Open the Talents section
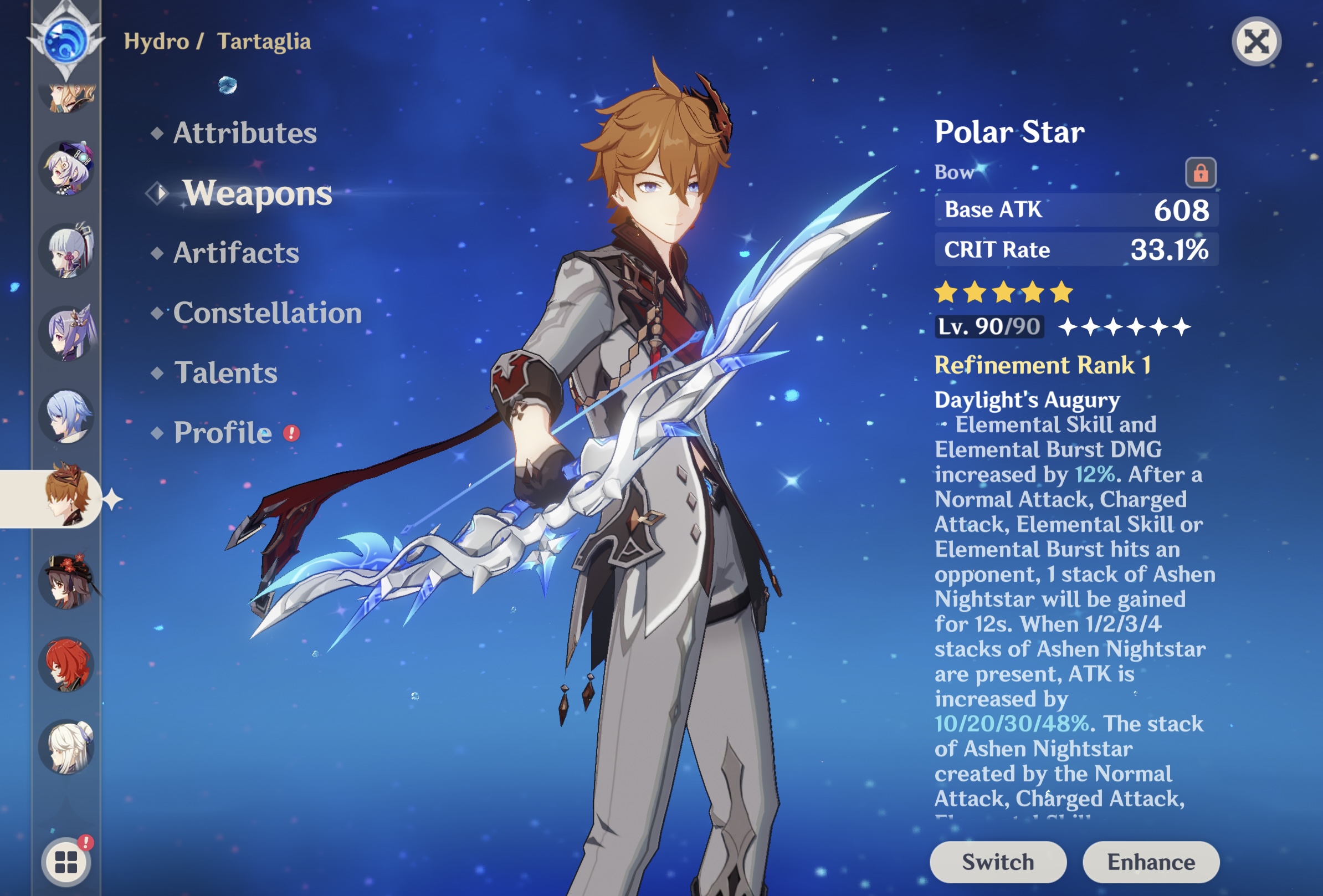Image resolution: width=1323 pixels, height=896 pixels. [x=225, y=374]
